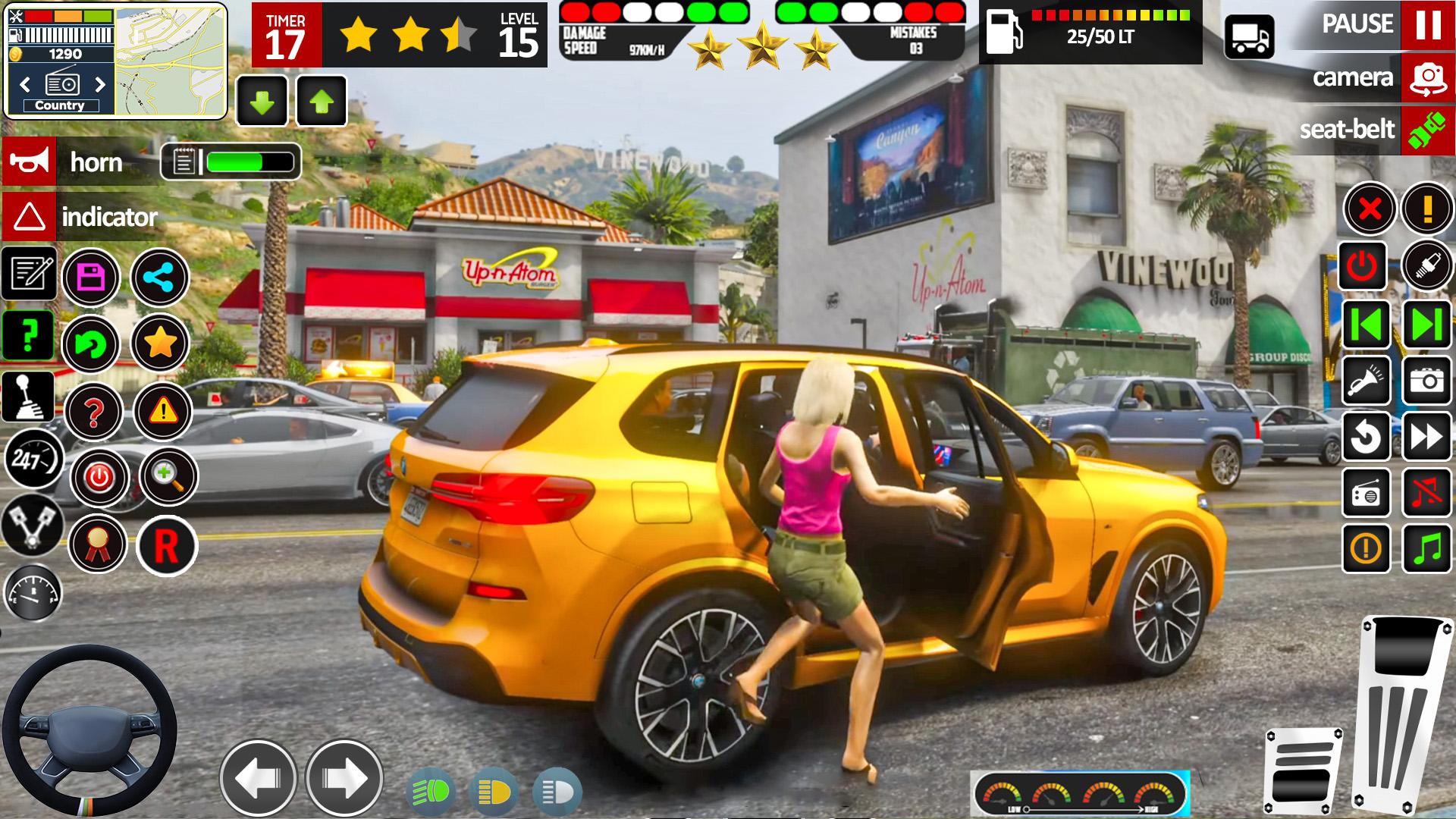Click the magnifying glass zoom icon
Image resolution: width=1456 pixels, height=819 pixels.
[166, 476]
